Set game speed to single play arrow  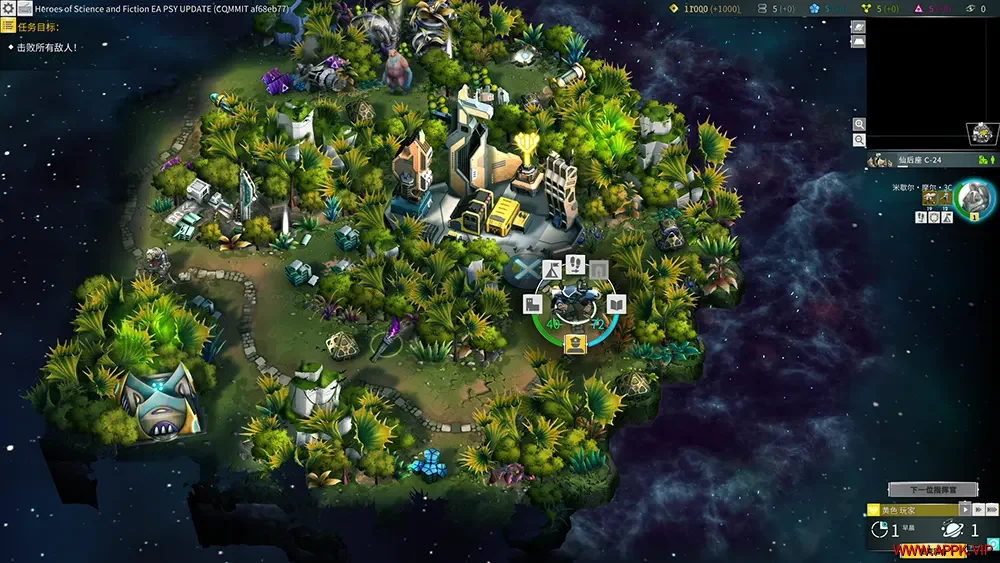pos(965,510)
